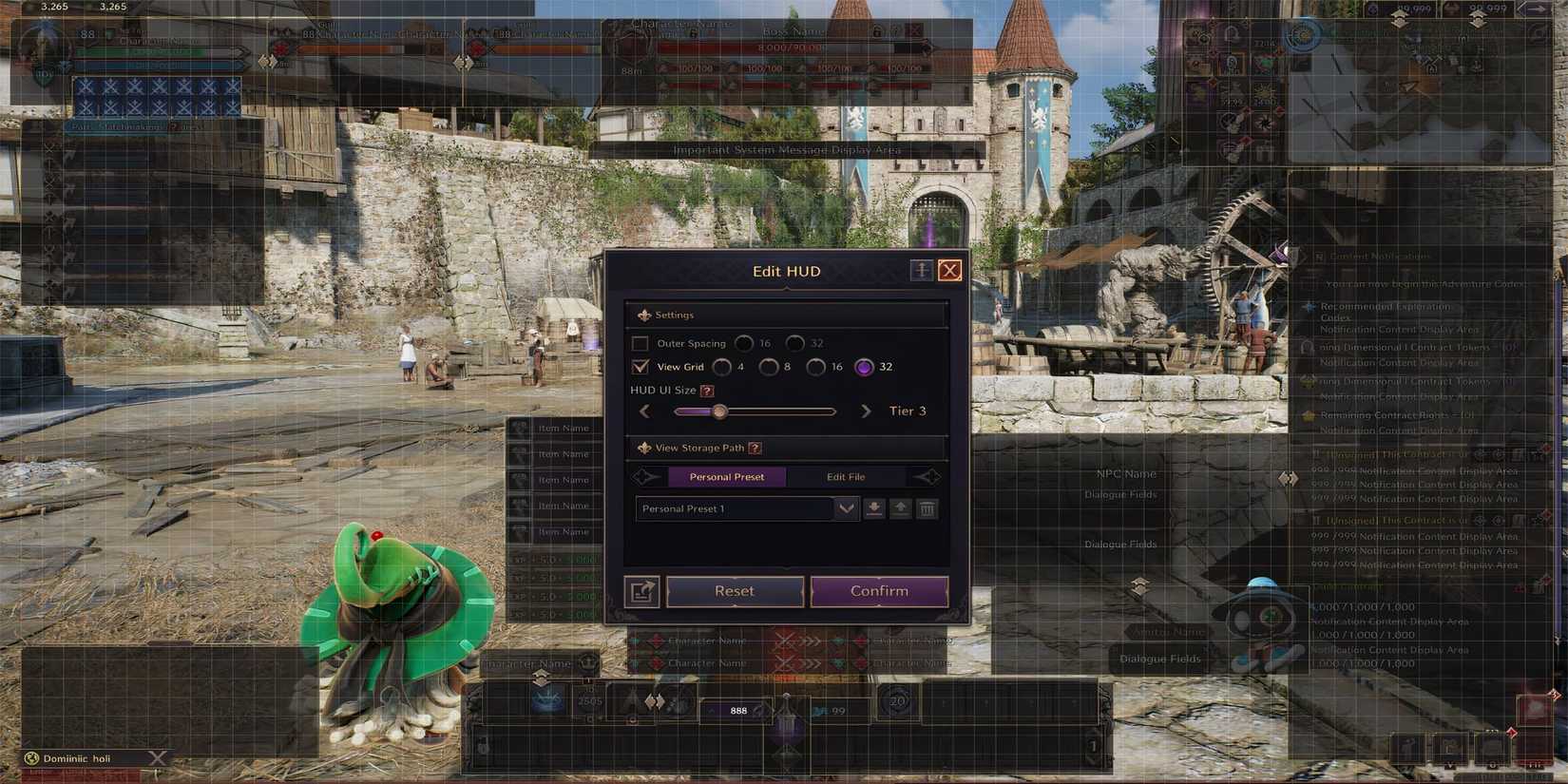Switch to the Edit File tab
This screenshot has width=1568, height=784.
point(845,476)
